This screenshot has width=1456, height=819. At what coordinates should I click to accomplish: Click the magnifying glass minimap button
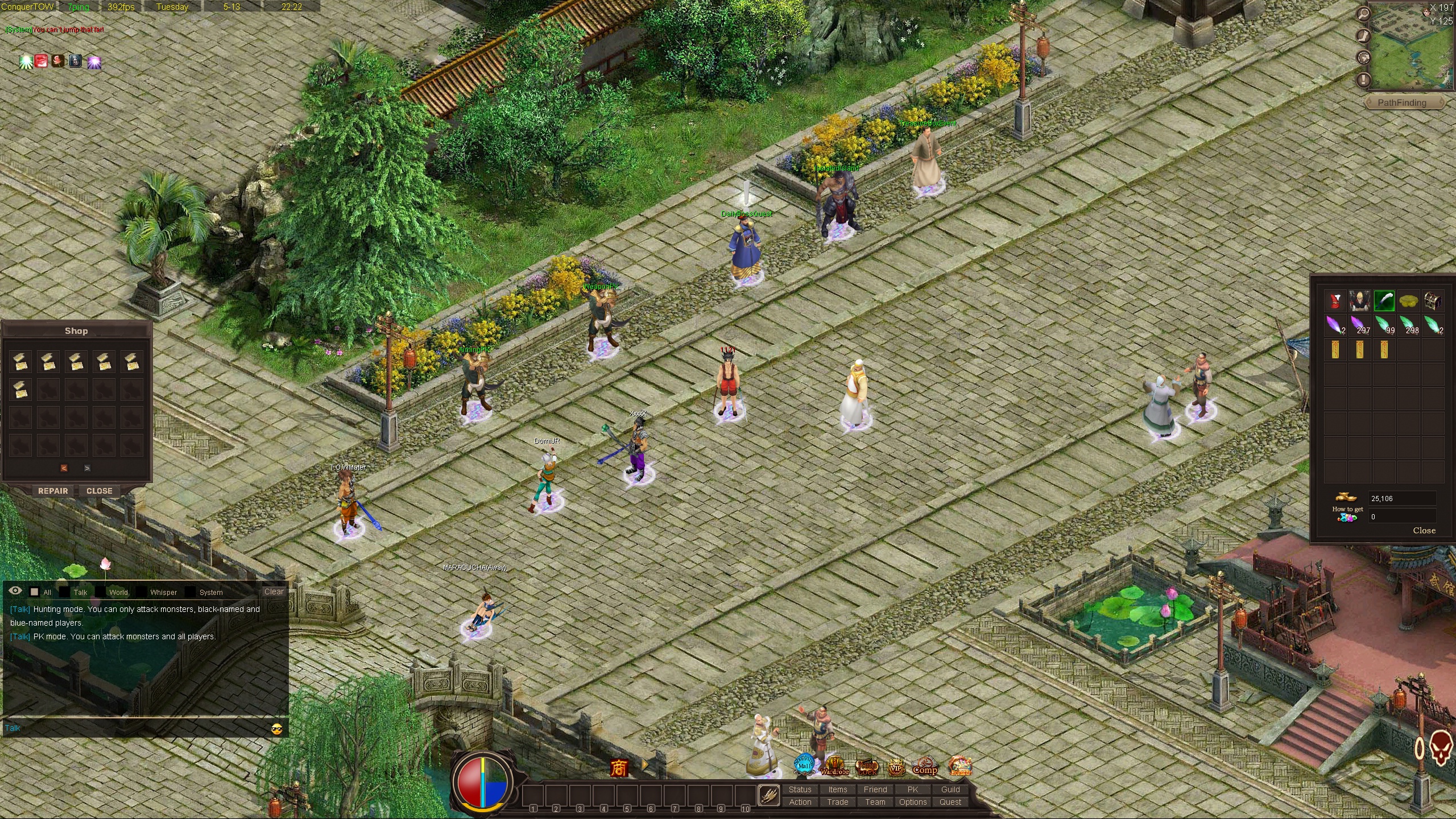(x=1363, y=14)
